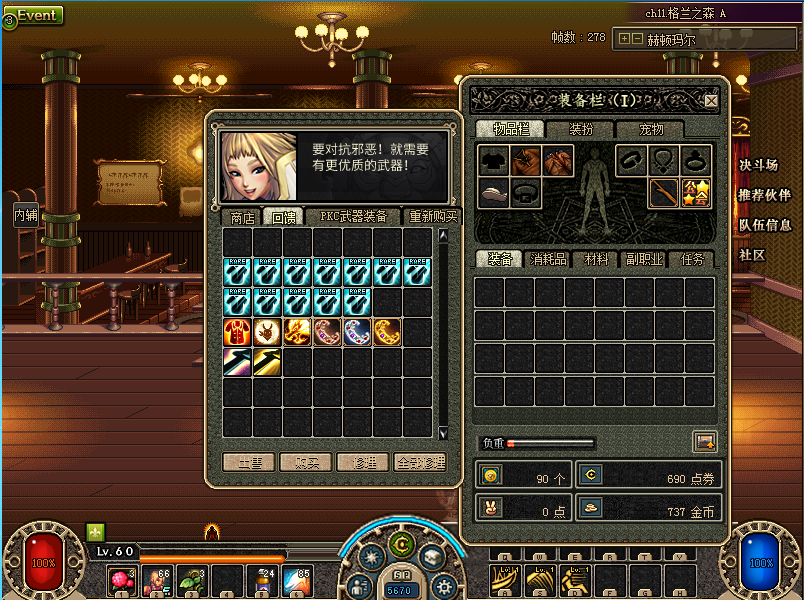
Task: Select the gold bracelet shop item
Action: pos(388,332)
